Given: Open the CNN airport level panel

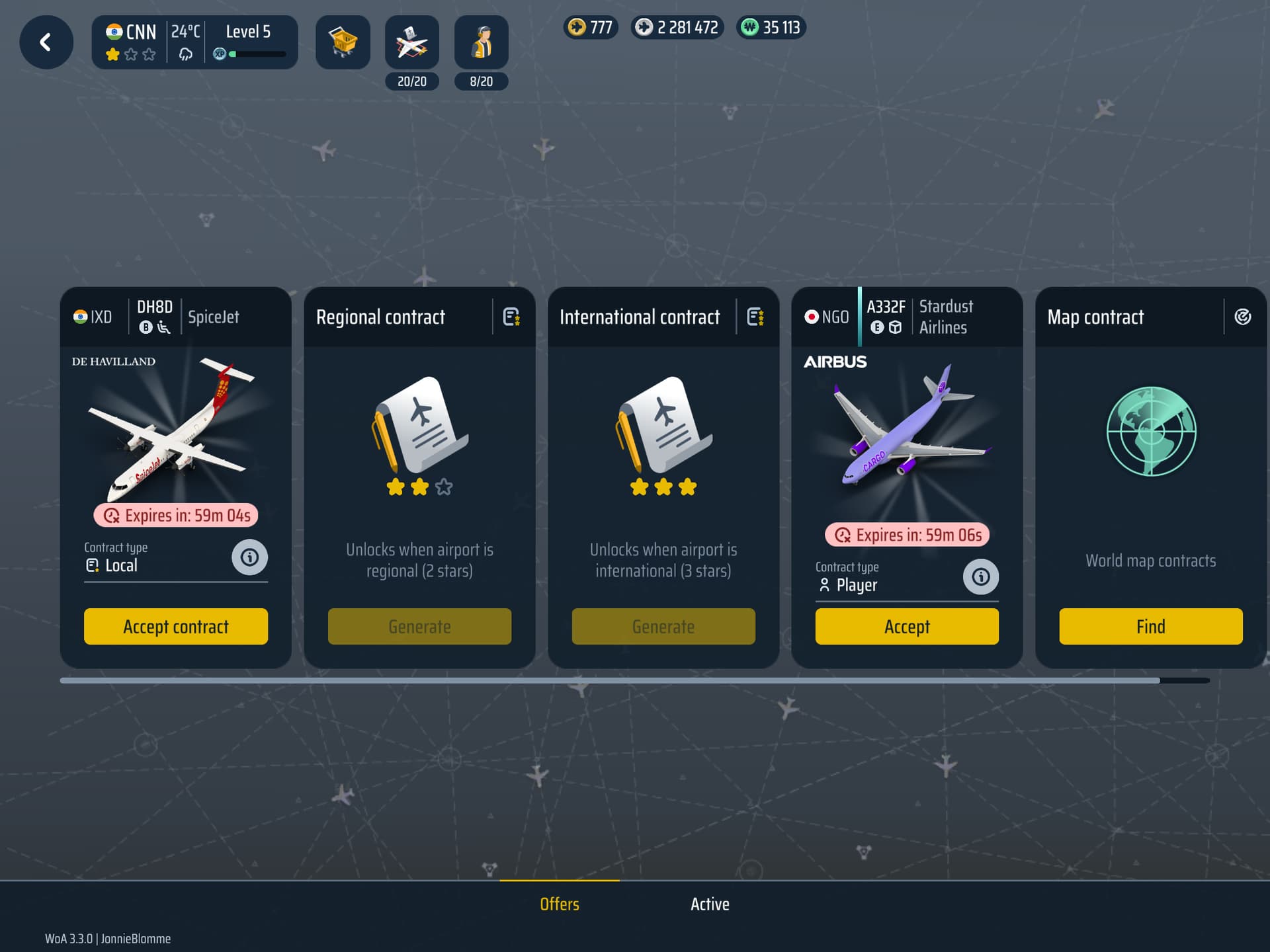Looking at the screenshot, I should [194, 43].
